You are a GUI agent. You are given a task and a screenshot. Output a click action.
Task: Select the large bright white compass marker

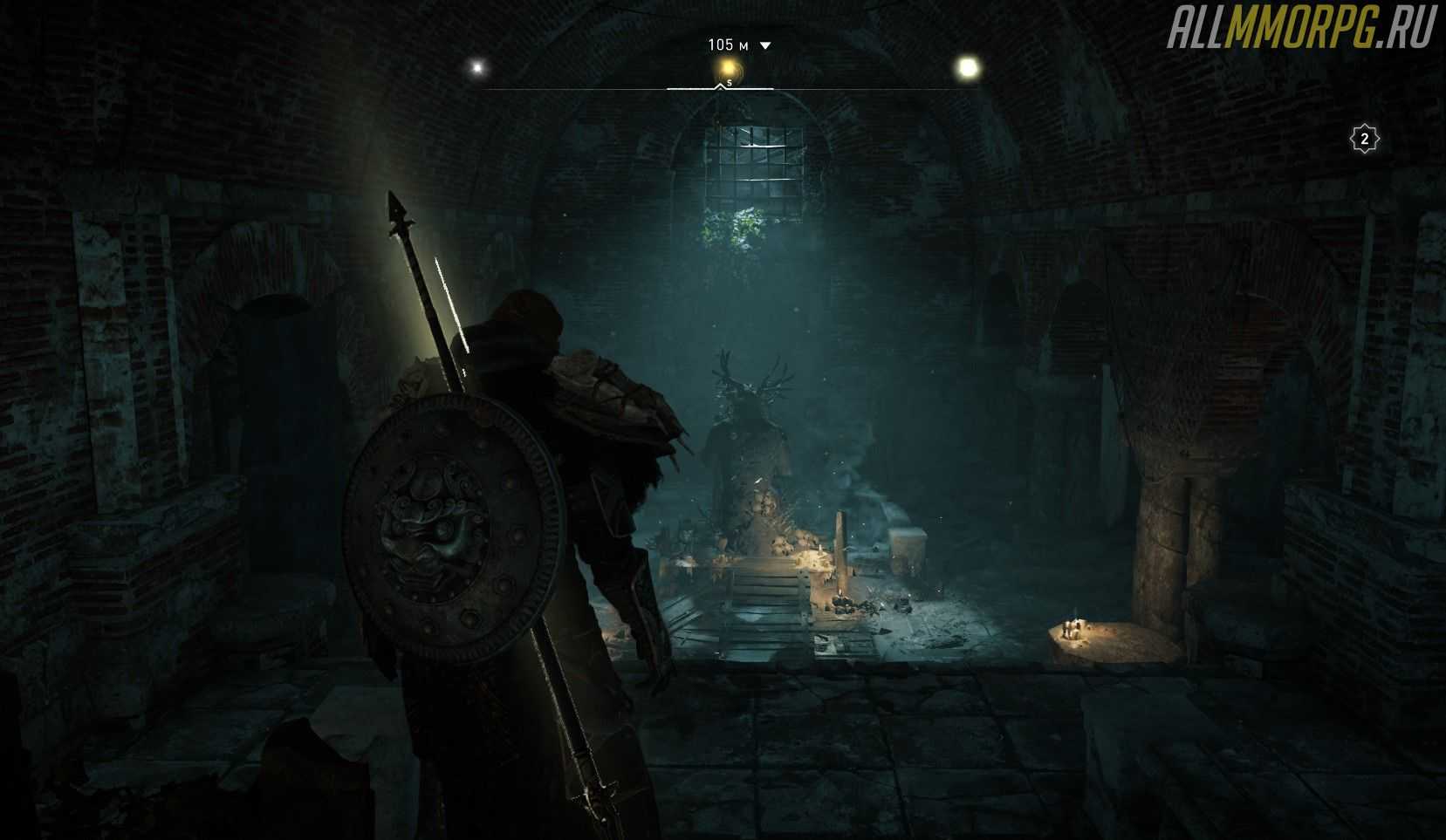[x=968, y=67]
